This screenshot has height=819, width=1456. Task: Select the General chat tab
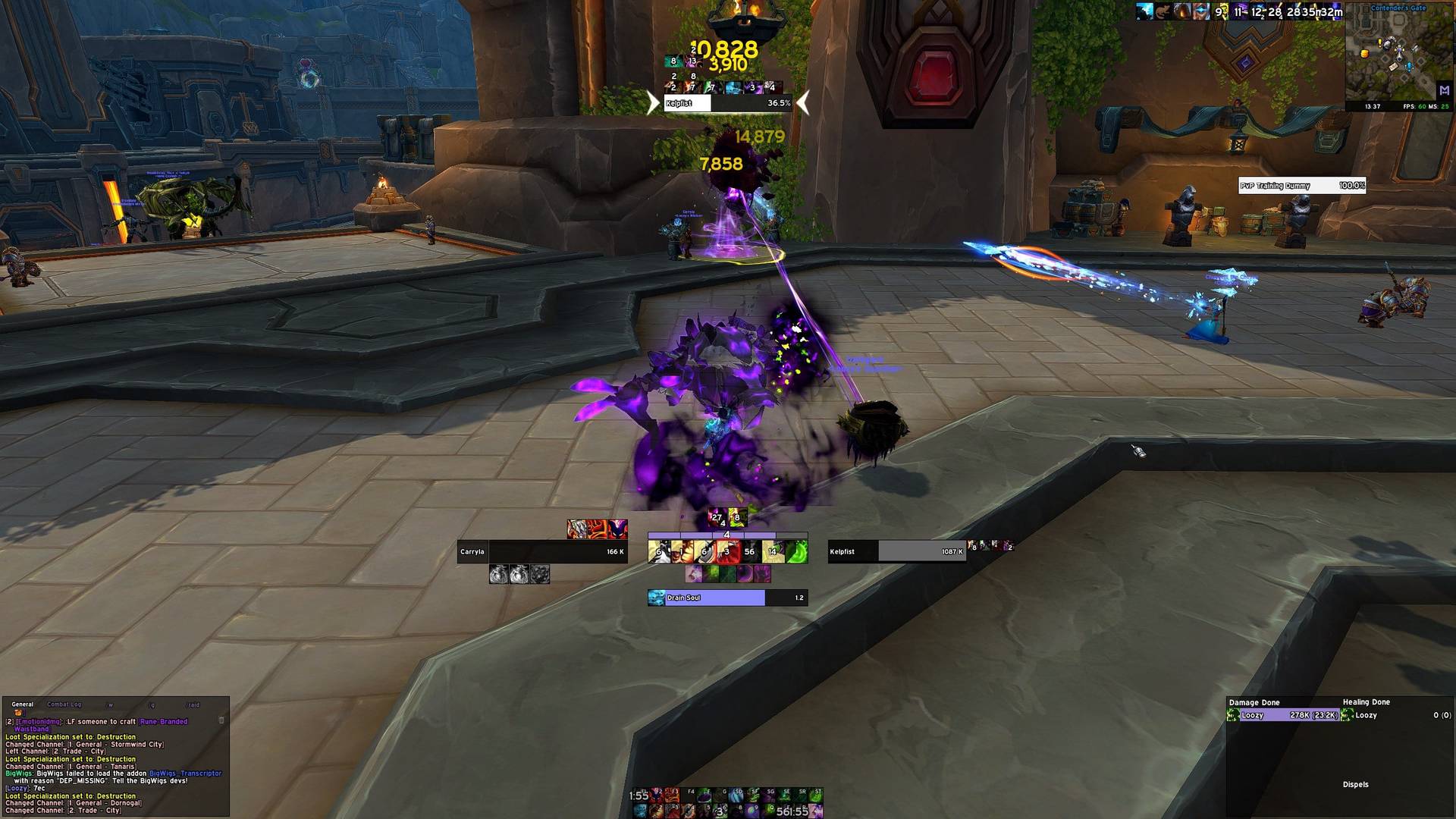(x=23, y=704)
